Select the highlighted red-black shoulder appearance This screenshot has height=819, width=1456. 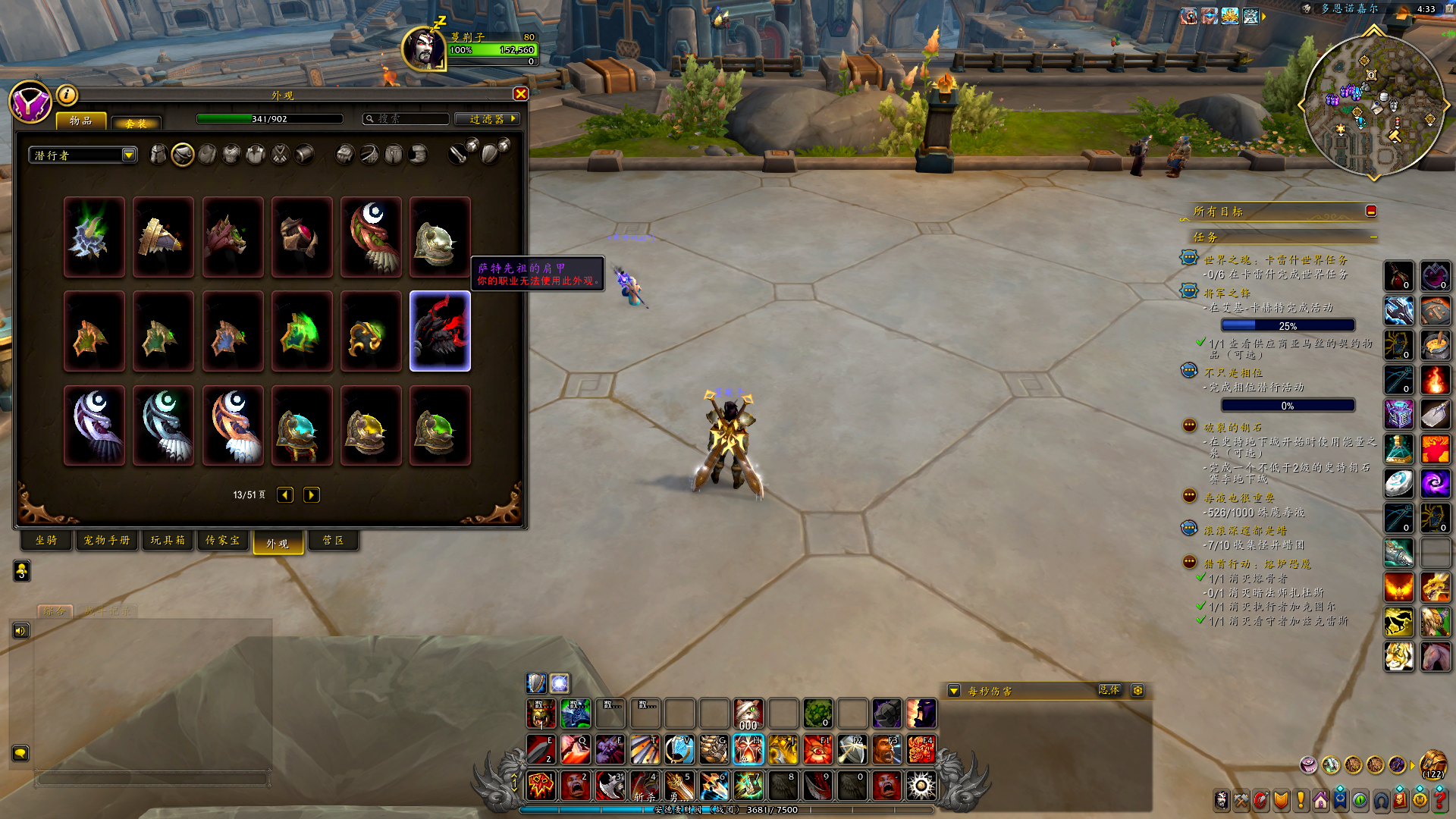pyautogui.click(x=440, y=331)
